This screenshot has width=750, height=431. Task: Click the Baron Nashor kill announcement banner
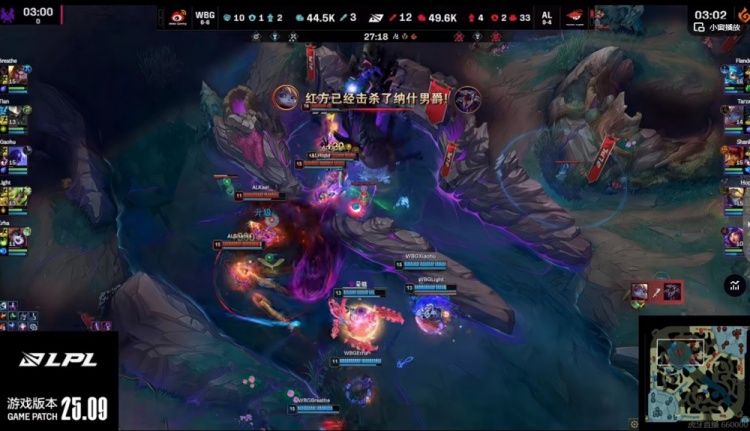[x=375, y=99]
